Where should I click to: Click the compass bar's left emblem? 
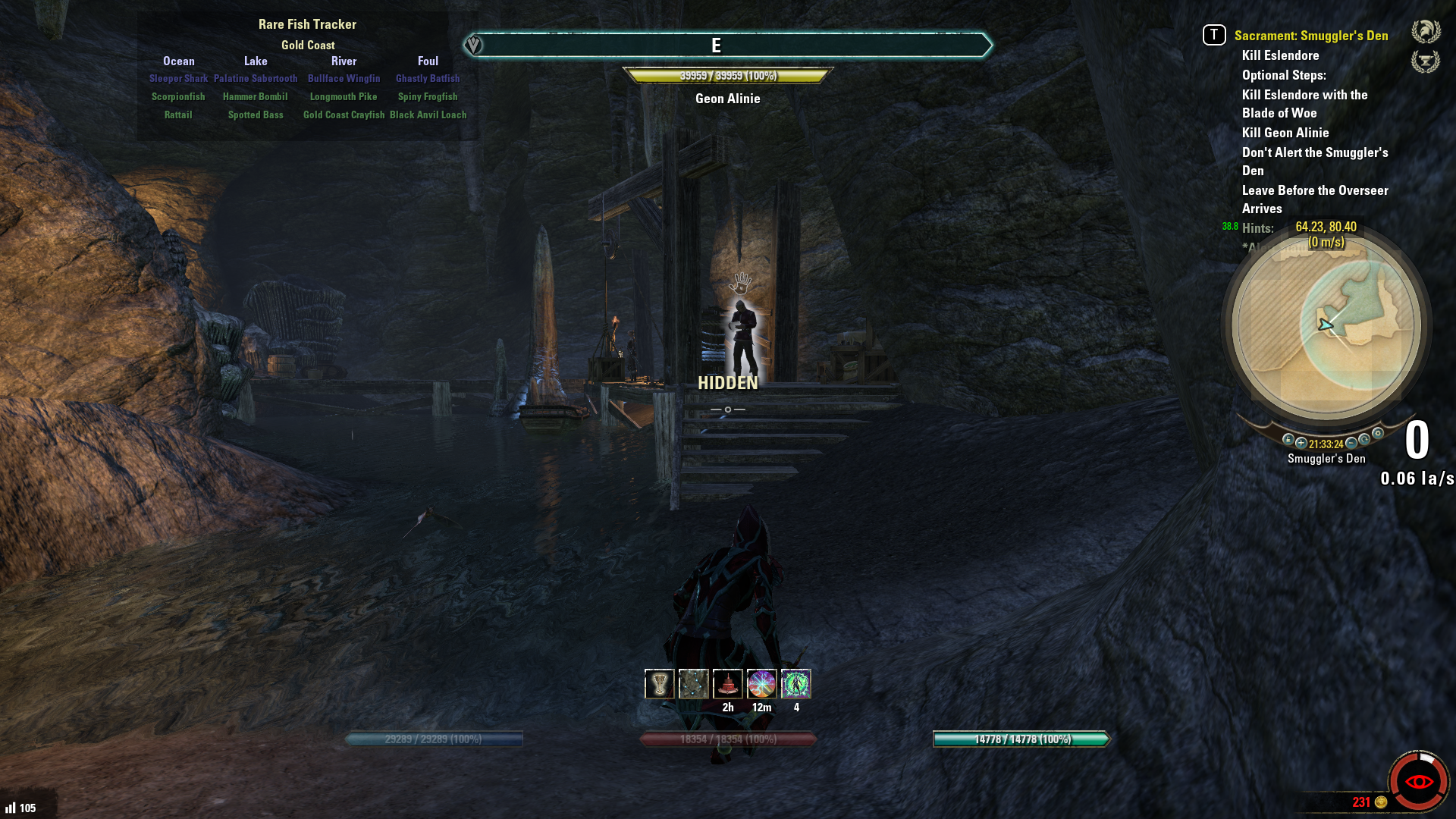tap(473, 45)
